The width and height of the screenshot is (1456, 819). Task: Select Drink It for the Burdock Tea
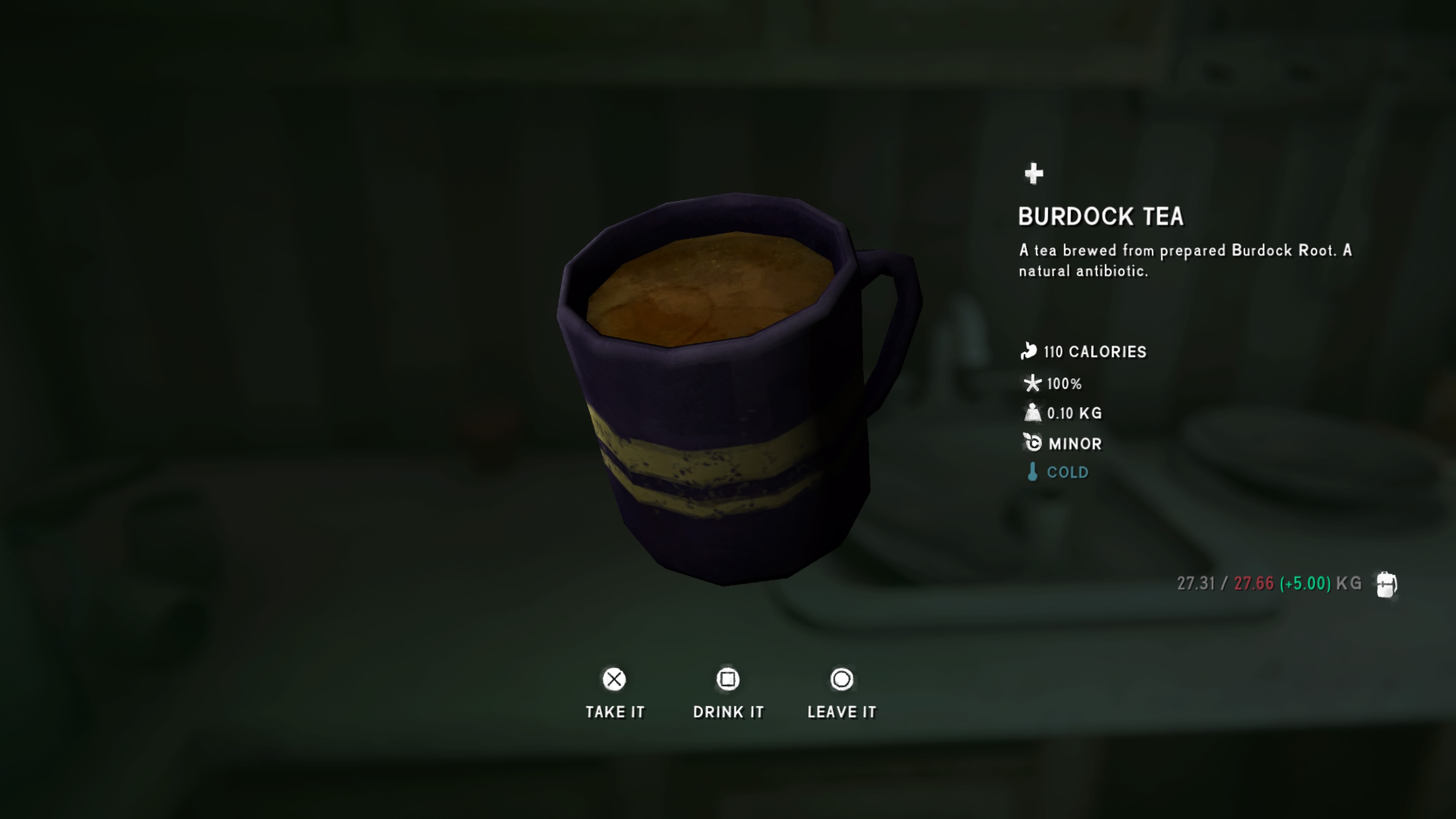coord(728,693)
